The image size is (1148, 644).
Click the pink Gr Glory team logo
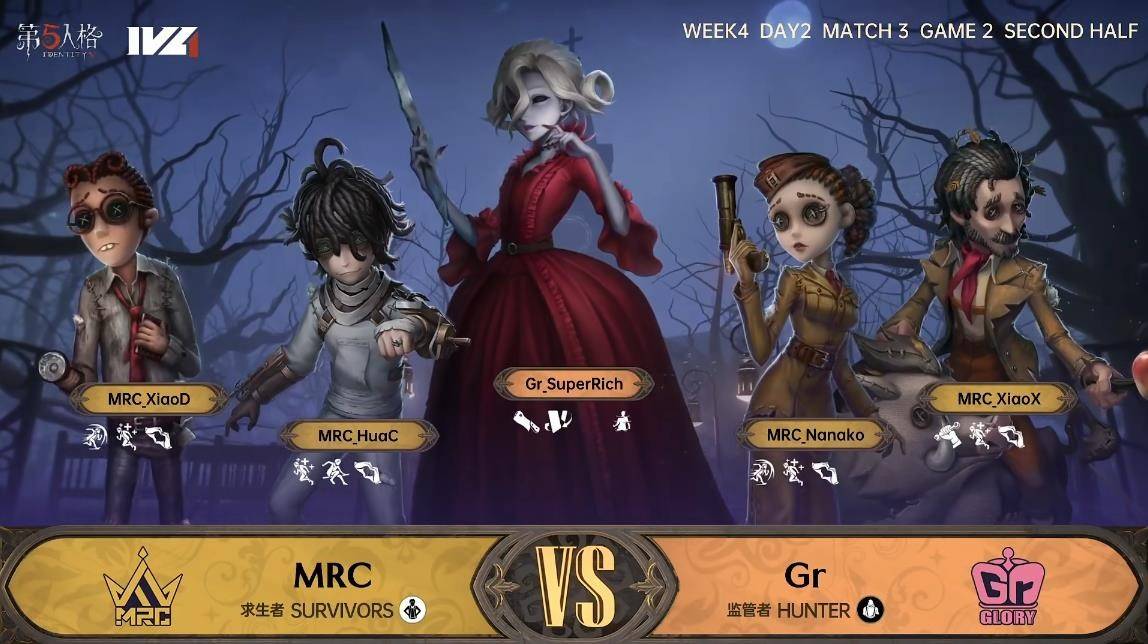[x=1003, y=590]
